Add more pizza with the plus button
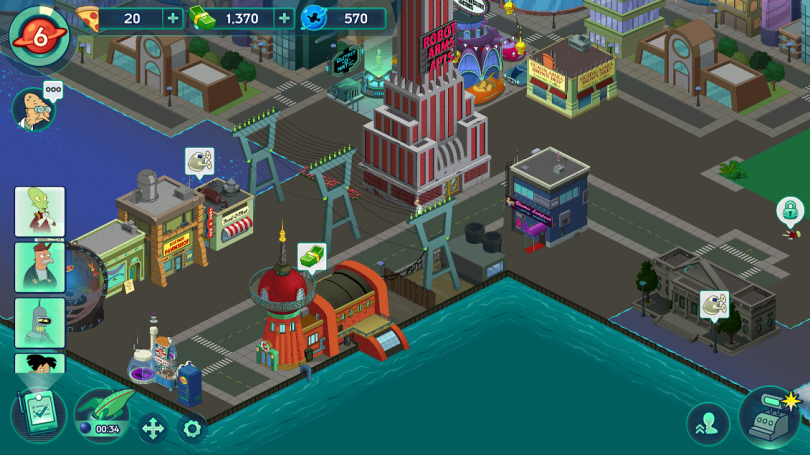 (173, 18)
